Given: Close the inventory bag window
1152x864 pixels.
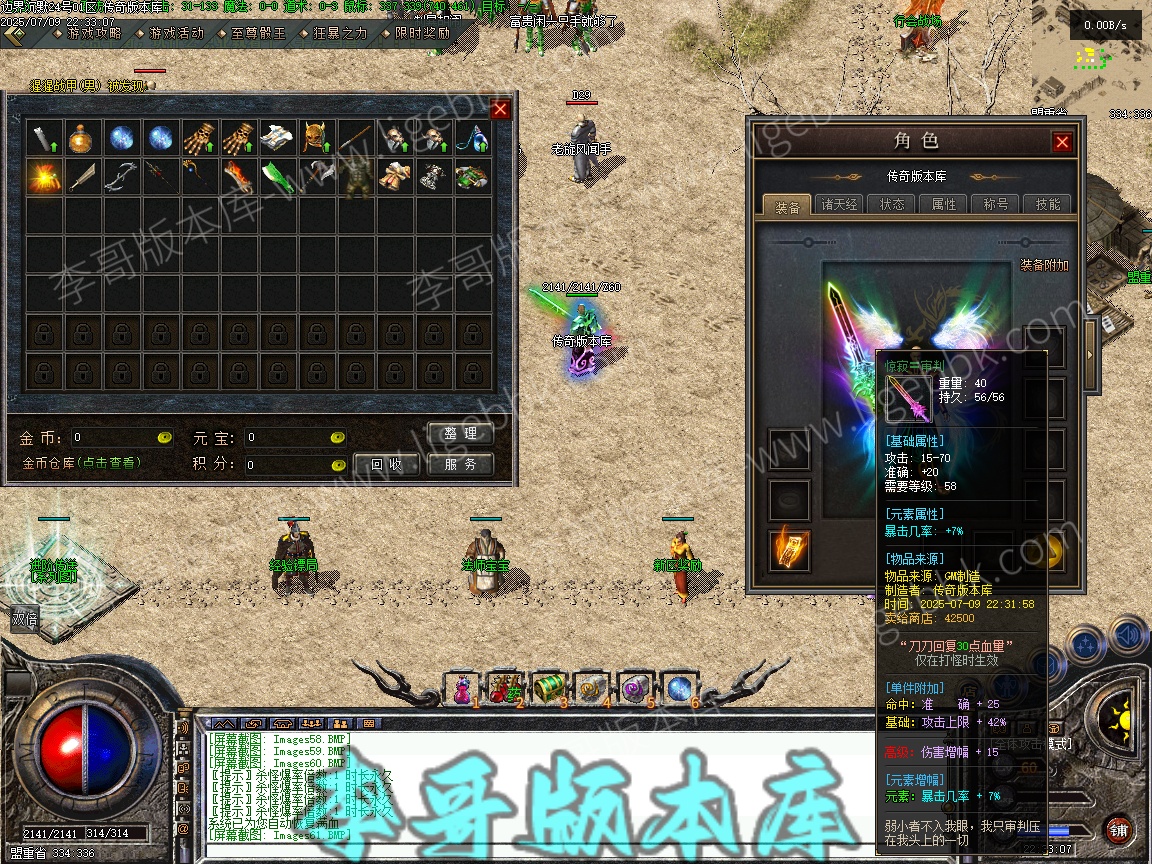Looking at the screenshot, I should coord(500,109).
